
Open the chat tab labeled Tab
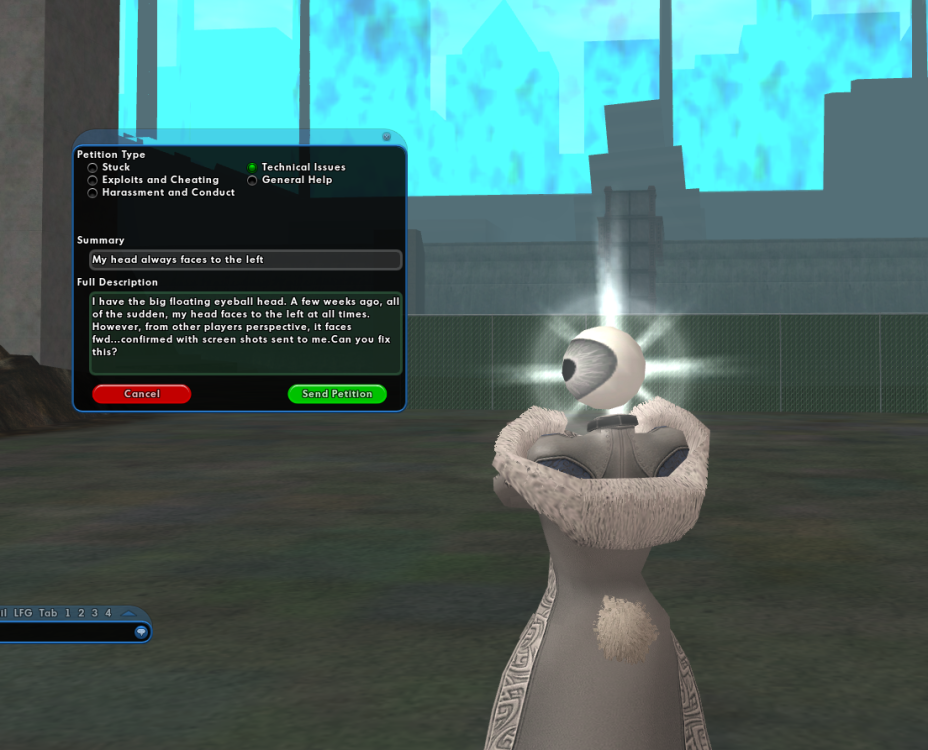point(48,613)
